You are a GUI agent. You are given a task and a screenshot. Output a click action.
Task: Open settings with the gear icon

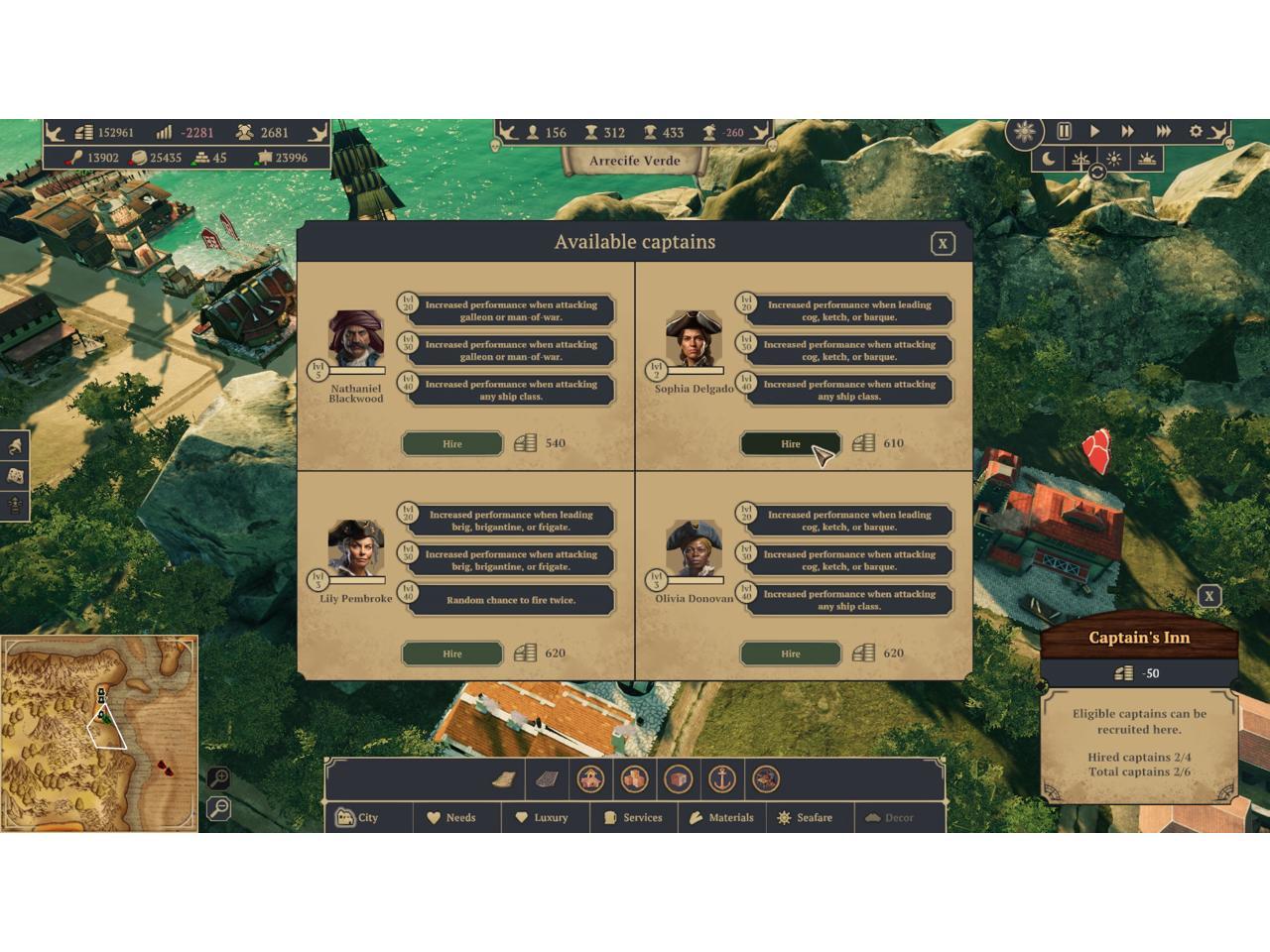(x=1196, y=131)
